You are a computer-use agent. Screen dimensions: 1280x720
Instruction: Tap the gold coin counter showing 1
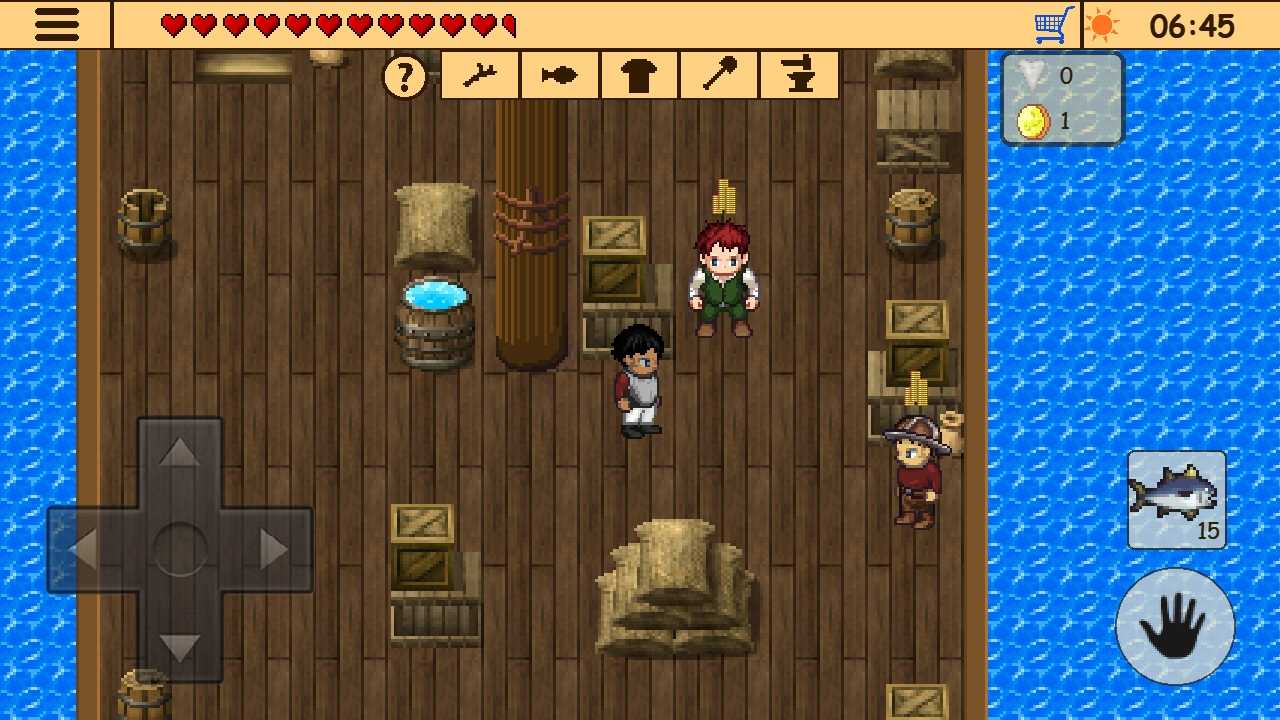(x=1040, y=121)
